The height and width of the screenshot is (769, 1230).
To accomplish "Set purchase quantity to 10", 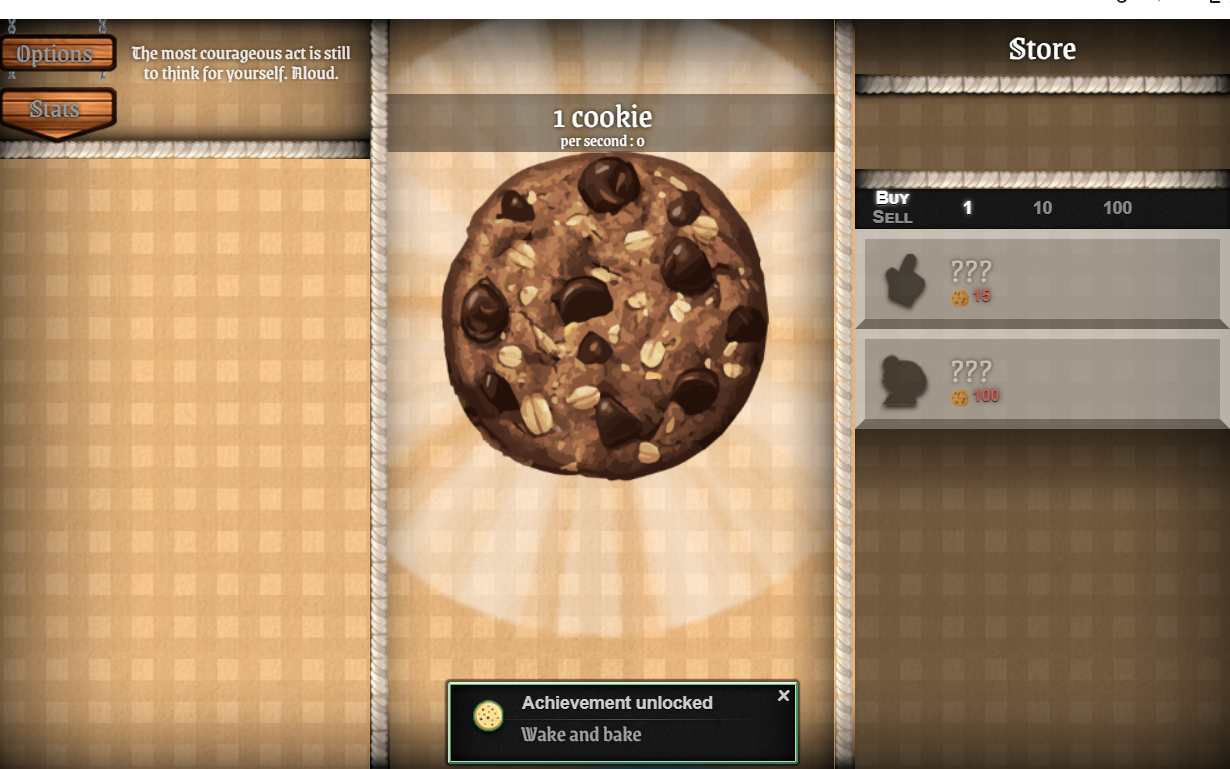I will [1042, 208].
